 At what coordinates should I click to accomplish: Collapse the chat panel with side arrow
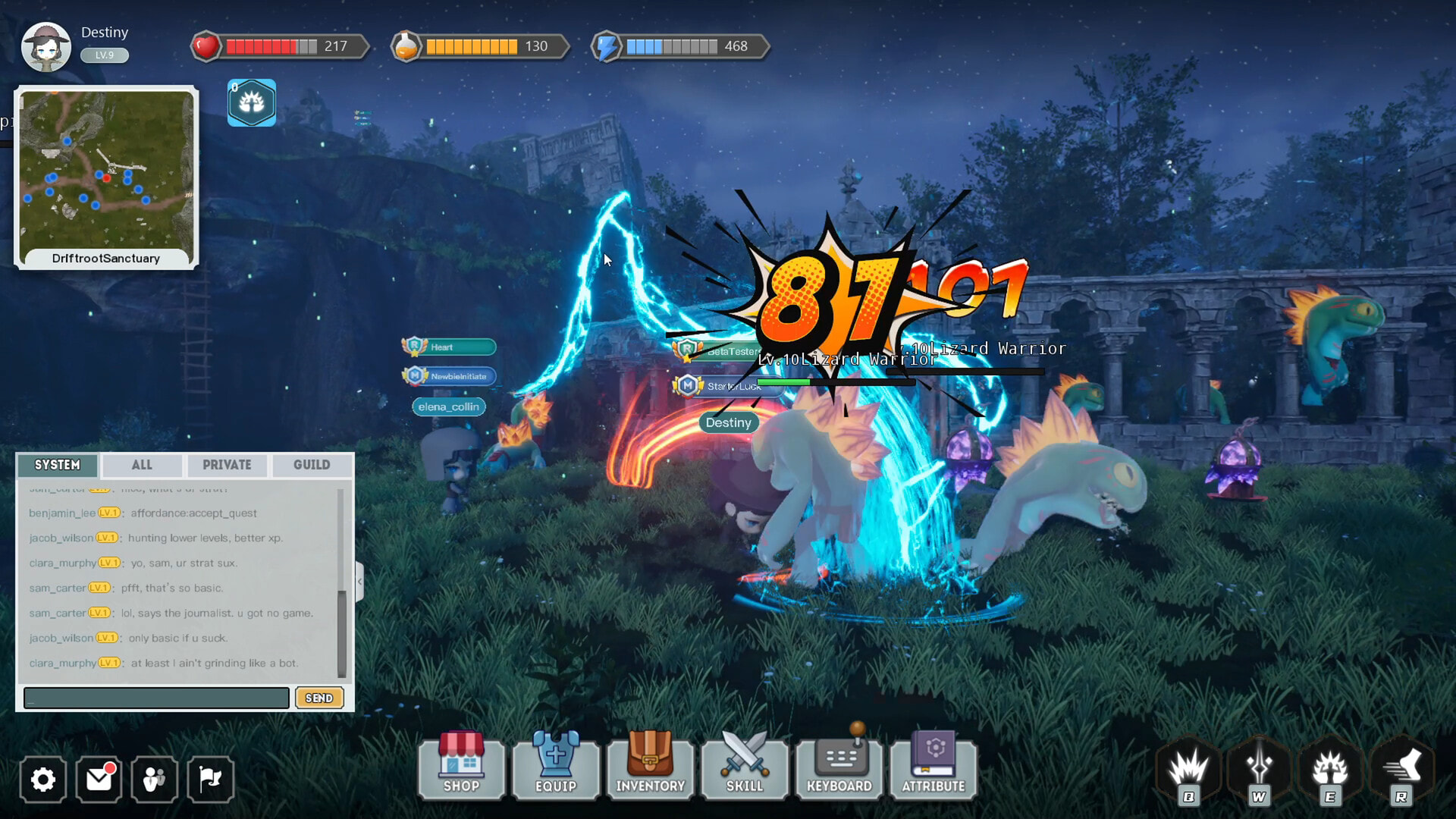point(359,582)
